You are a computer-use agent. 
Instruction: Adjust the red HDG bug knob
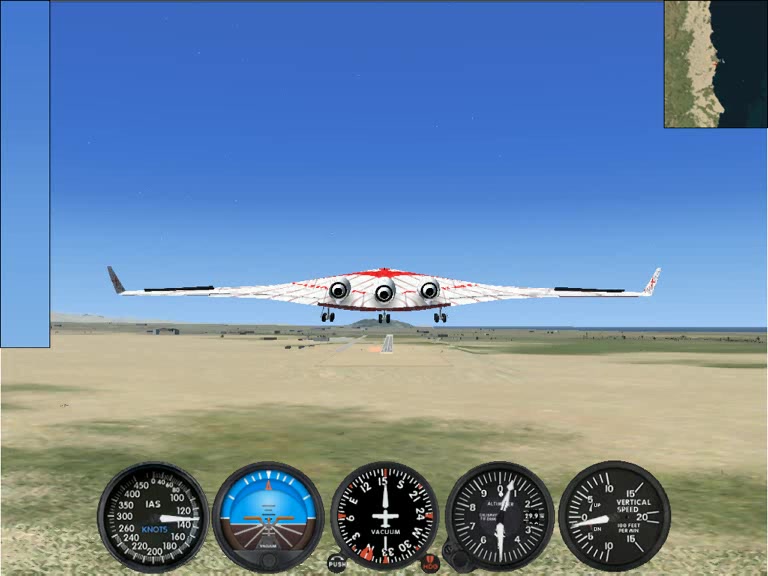430,564
